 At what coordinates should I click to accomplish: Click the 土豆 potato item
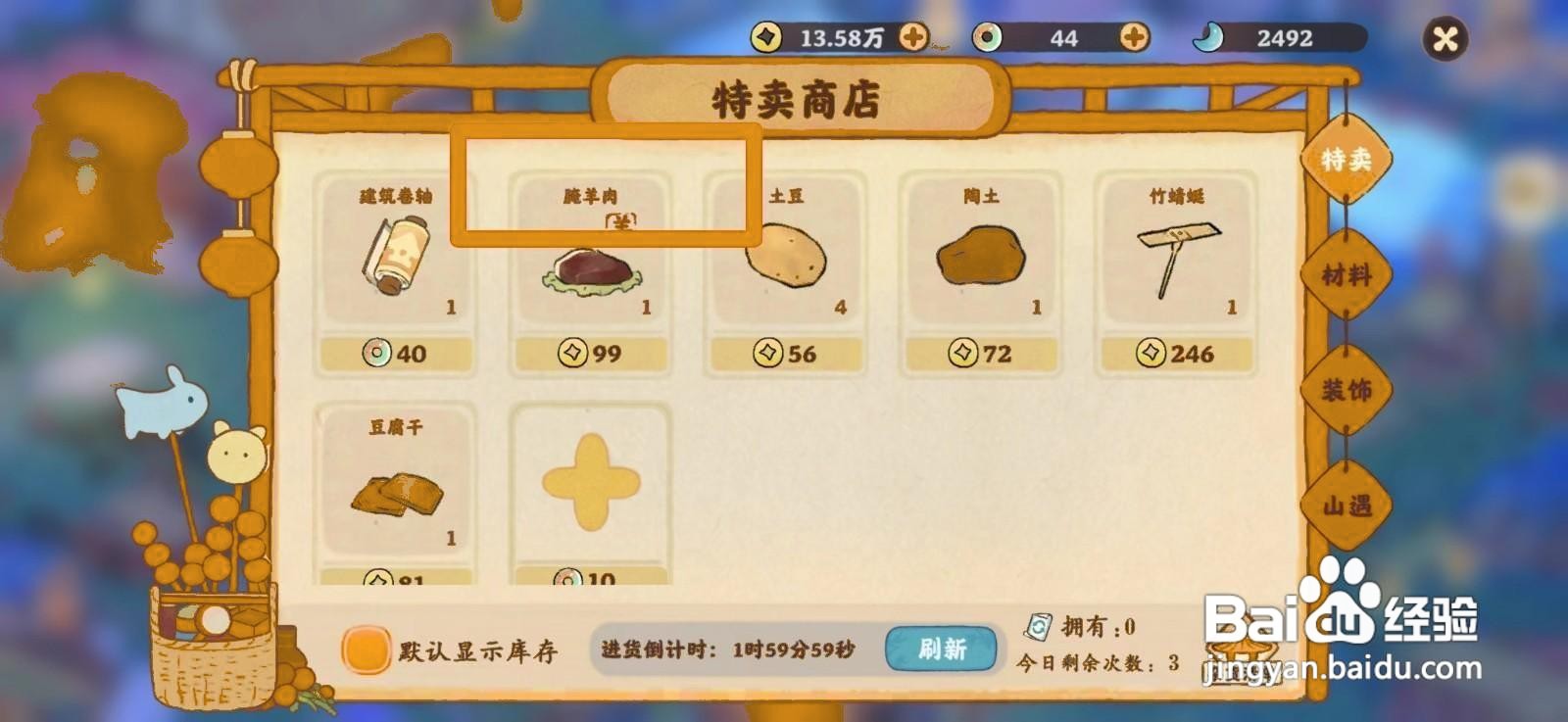(x=784, y=260)
